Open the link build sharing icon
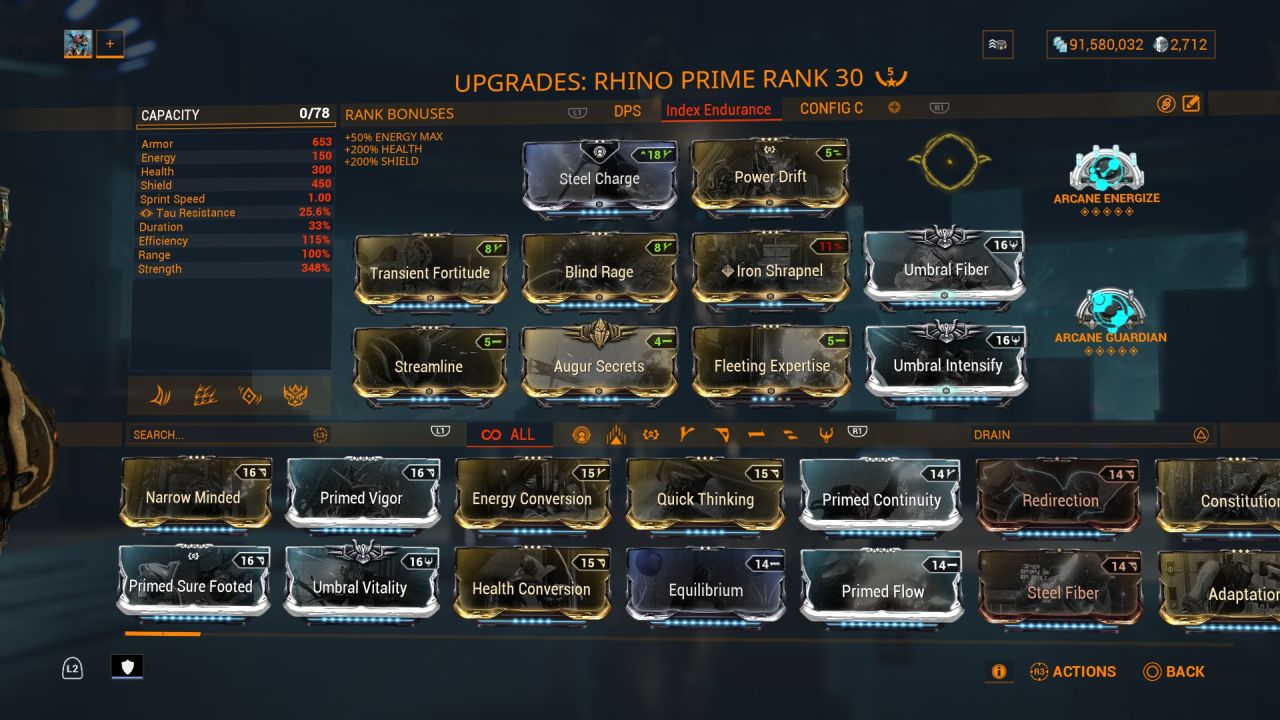1280x720 pixels. point(1166,104)
